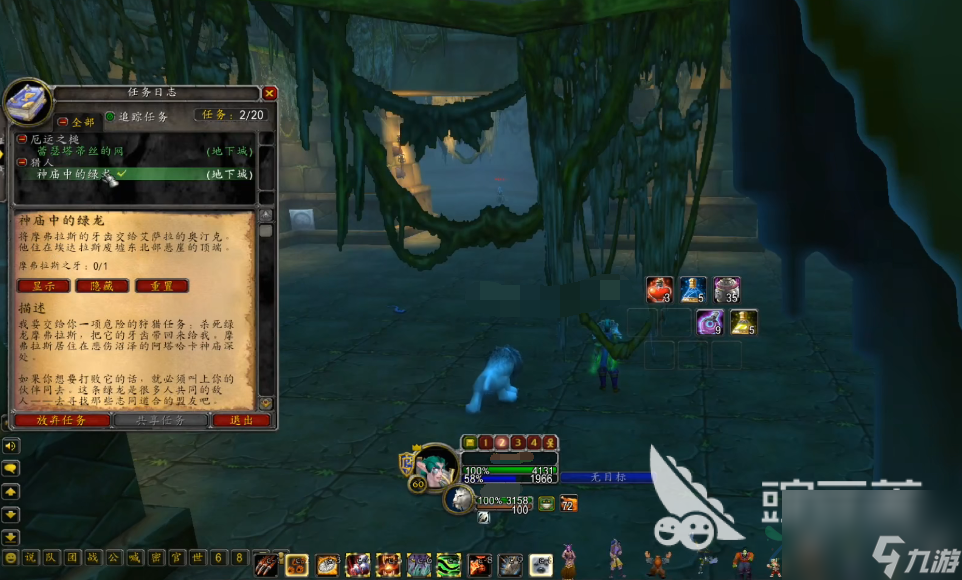Close the quest log window
The image size is (962, 580).
pos(269,94)
